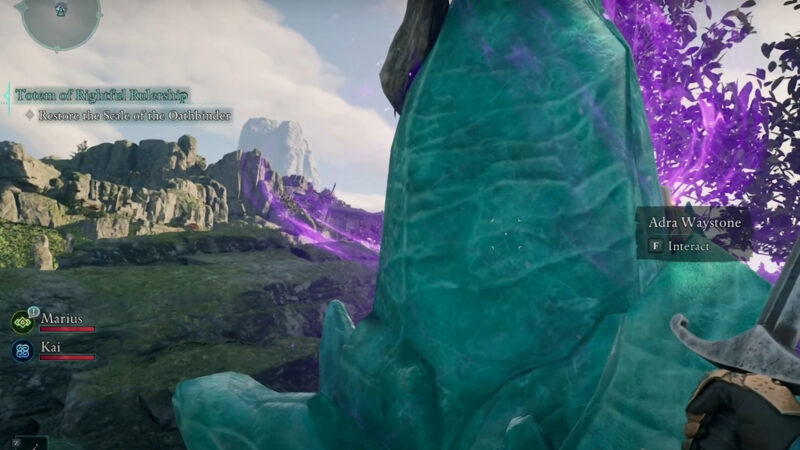
Task: Select Marius's companion portrait icon
Action: click(x=22, y=322)
